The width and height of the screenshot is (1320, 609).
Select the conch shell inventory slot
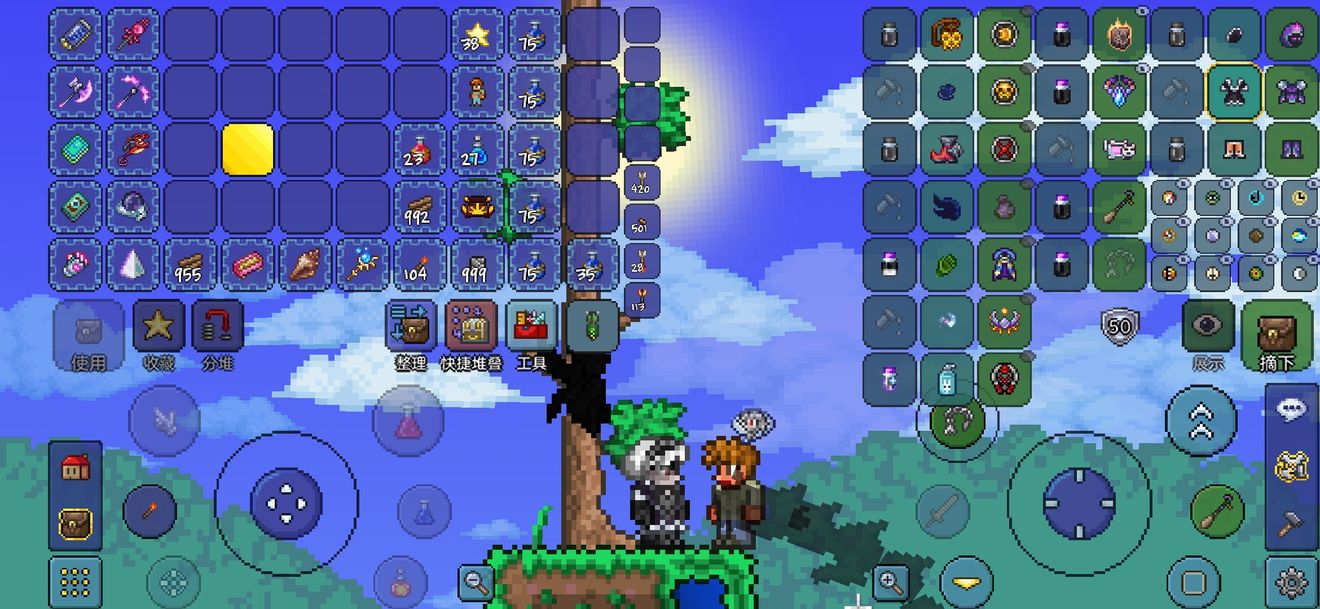click(305, 265)
